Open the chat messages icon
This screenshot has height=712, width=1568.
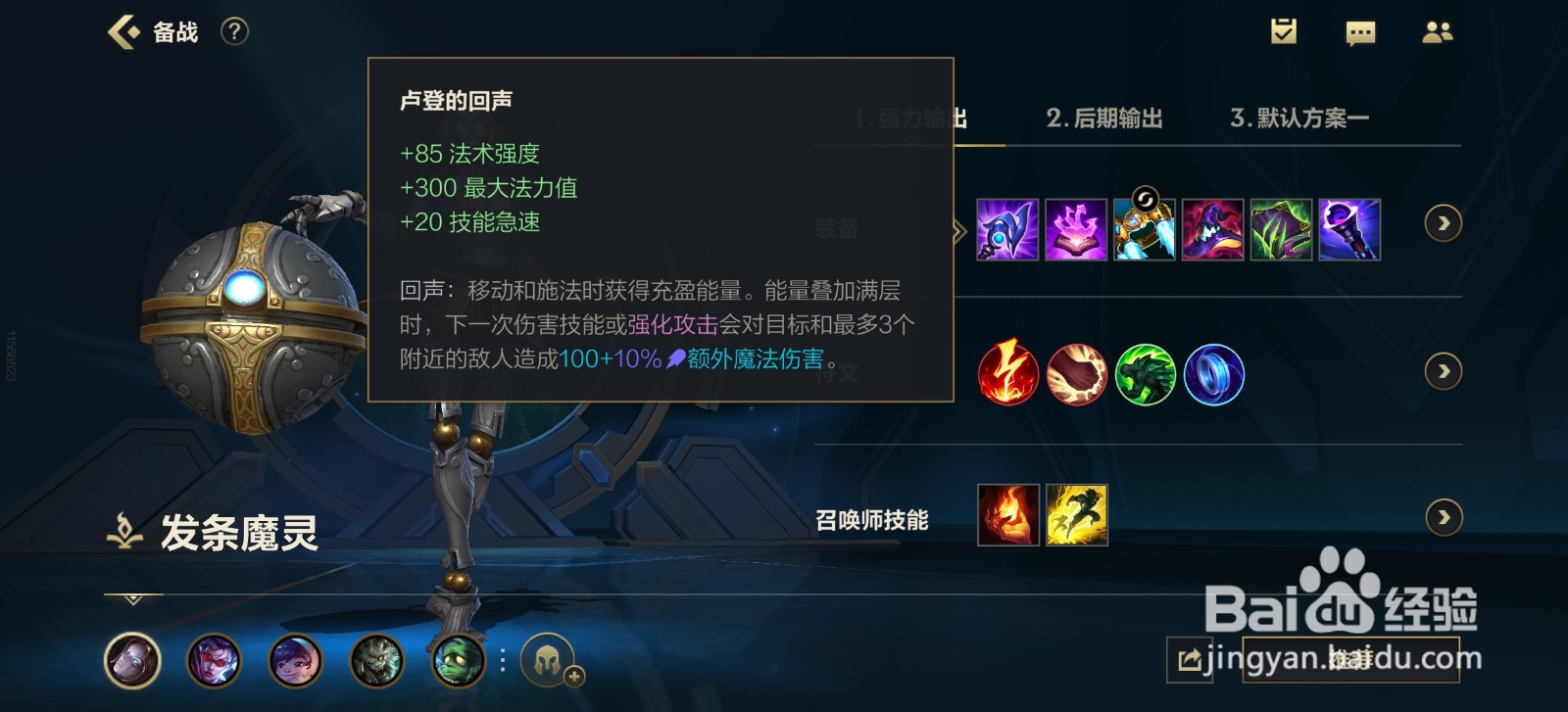tap(1360, 32)
